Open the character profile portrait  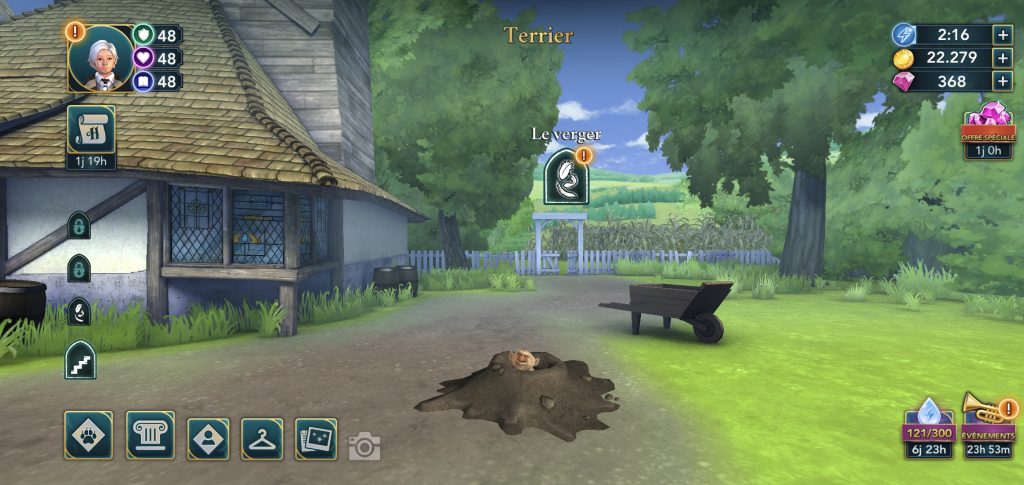101,58
